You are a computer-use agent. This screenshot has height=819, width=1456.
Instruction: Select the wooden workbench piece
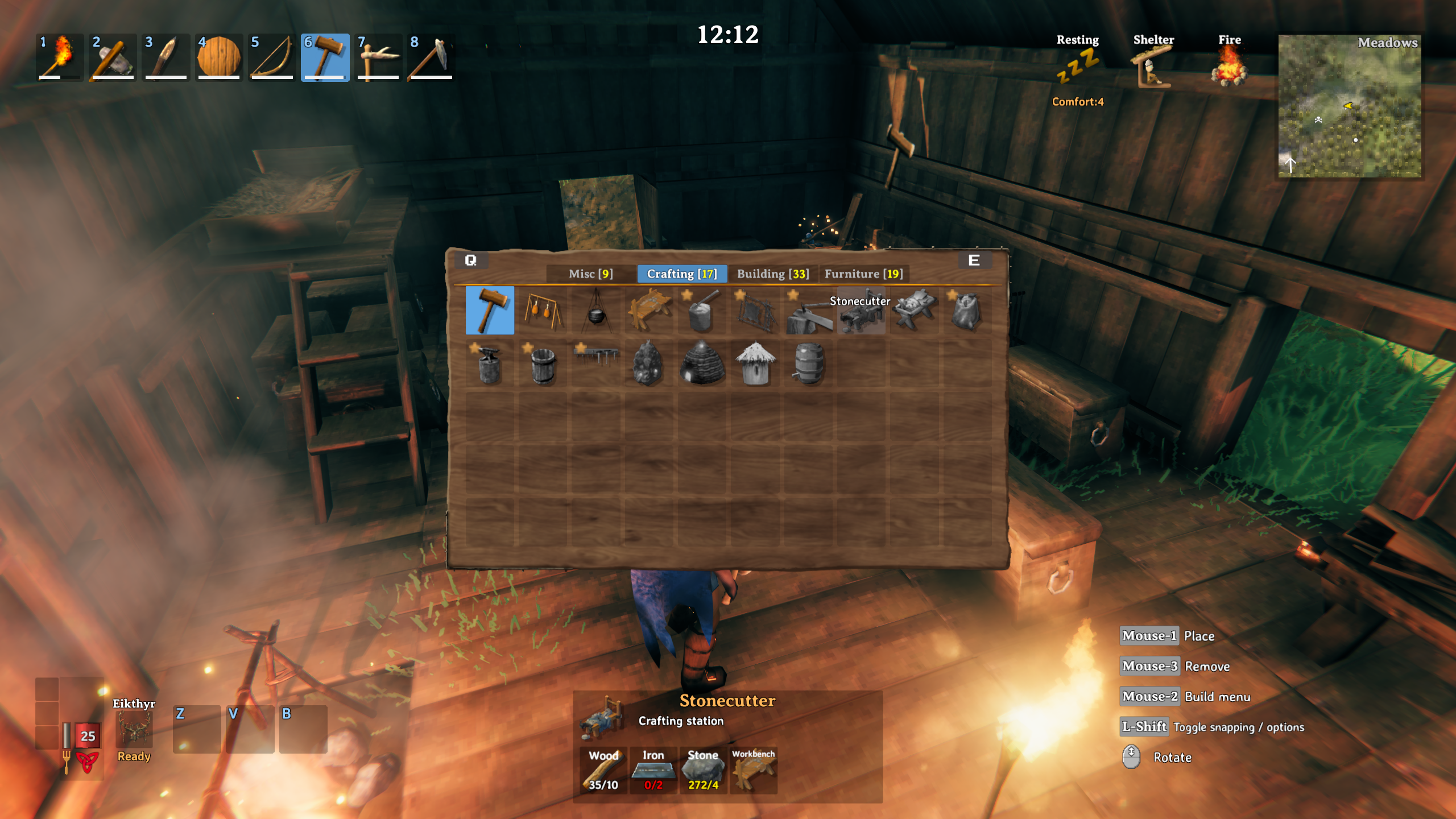649,311
